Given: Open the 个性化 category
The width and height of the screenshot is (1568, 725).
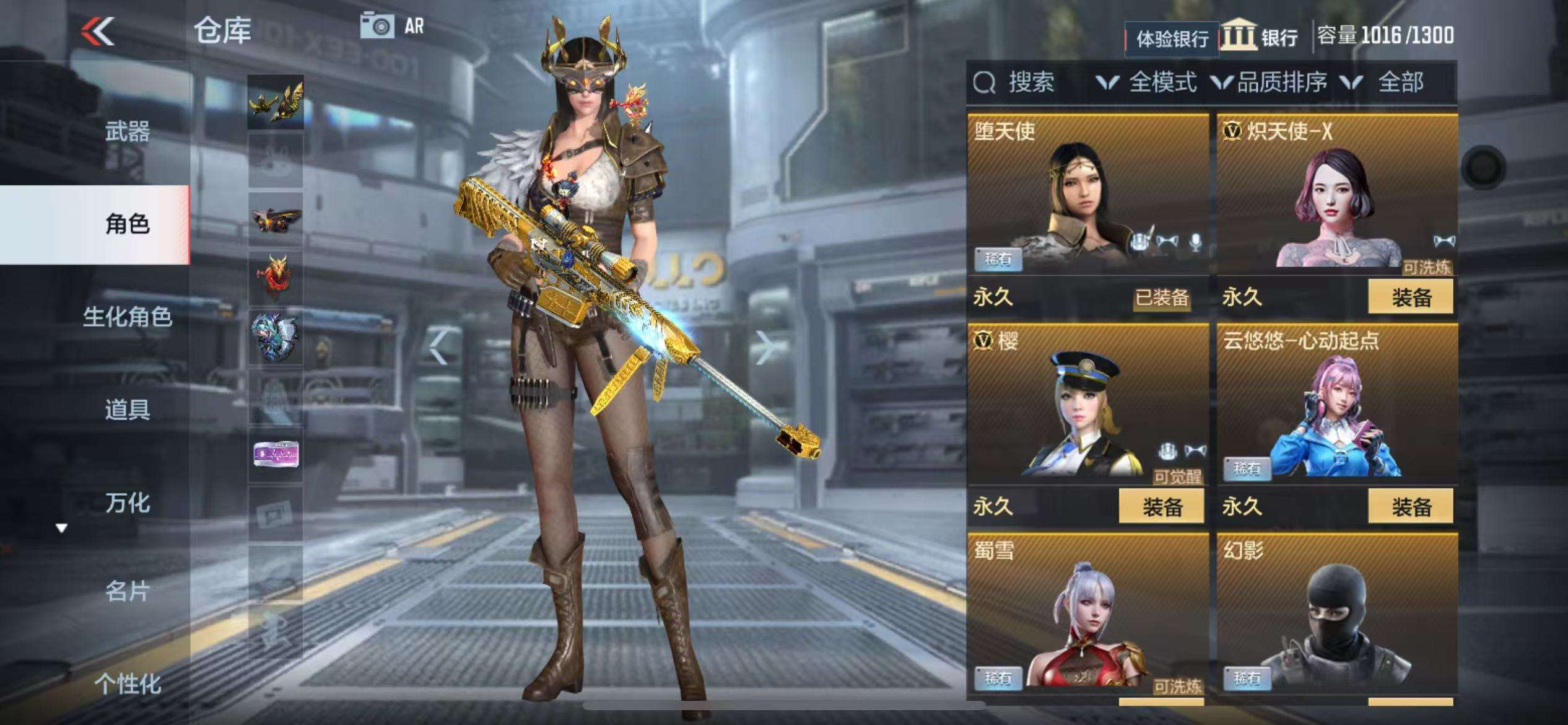Looking at the screenshot, I should (127, 684).
